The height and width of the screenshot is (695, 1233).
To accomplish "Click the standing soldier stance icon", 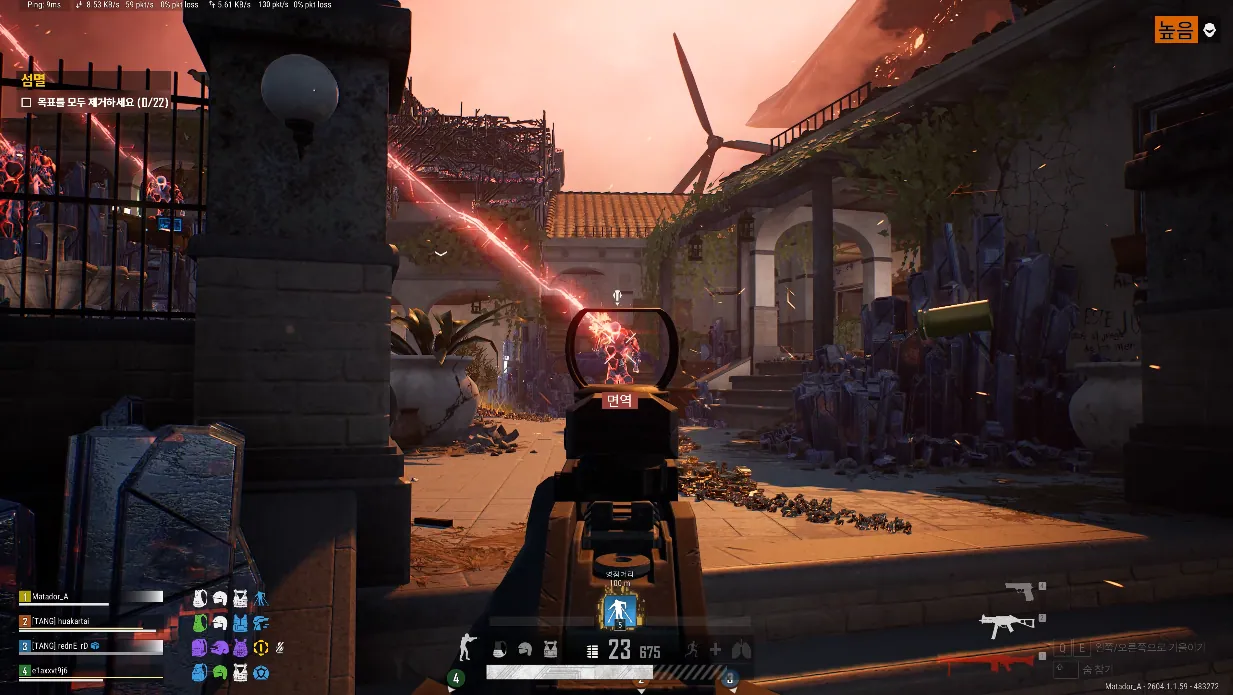I will point(465,648).
